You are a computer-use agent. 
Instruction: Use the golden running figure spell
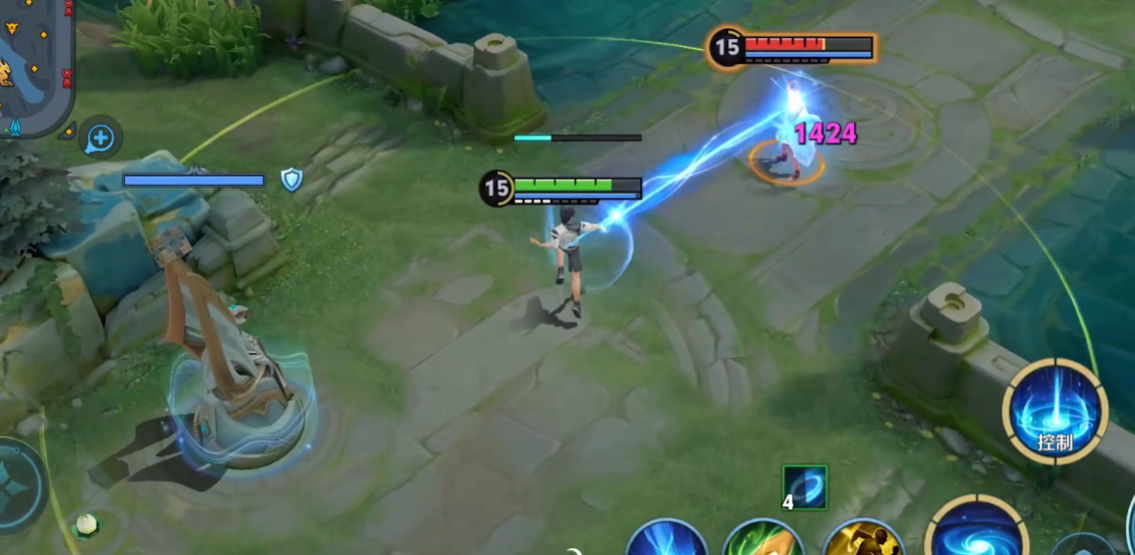(863, 538)
